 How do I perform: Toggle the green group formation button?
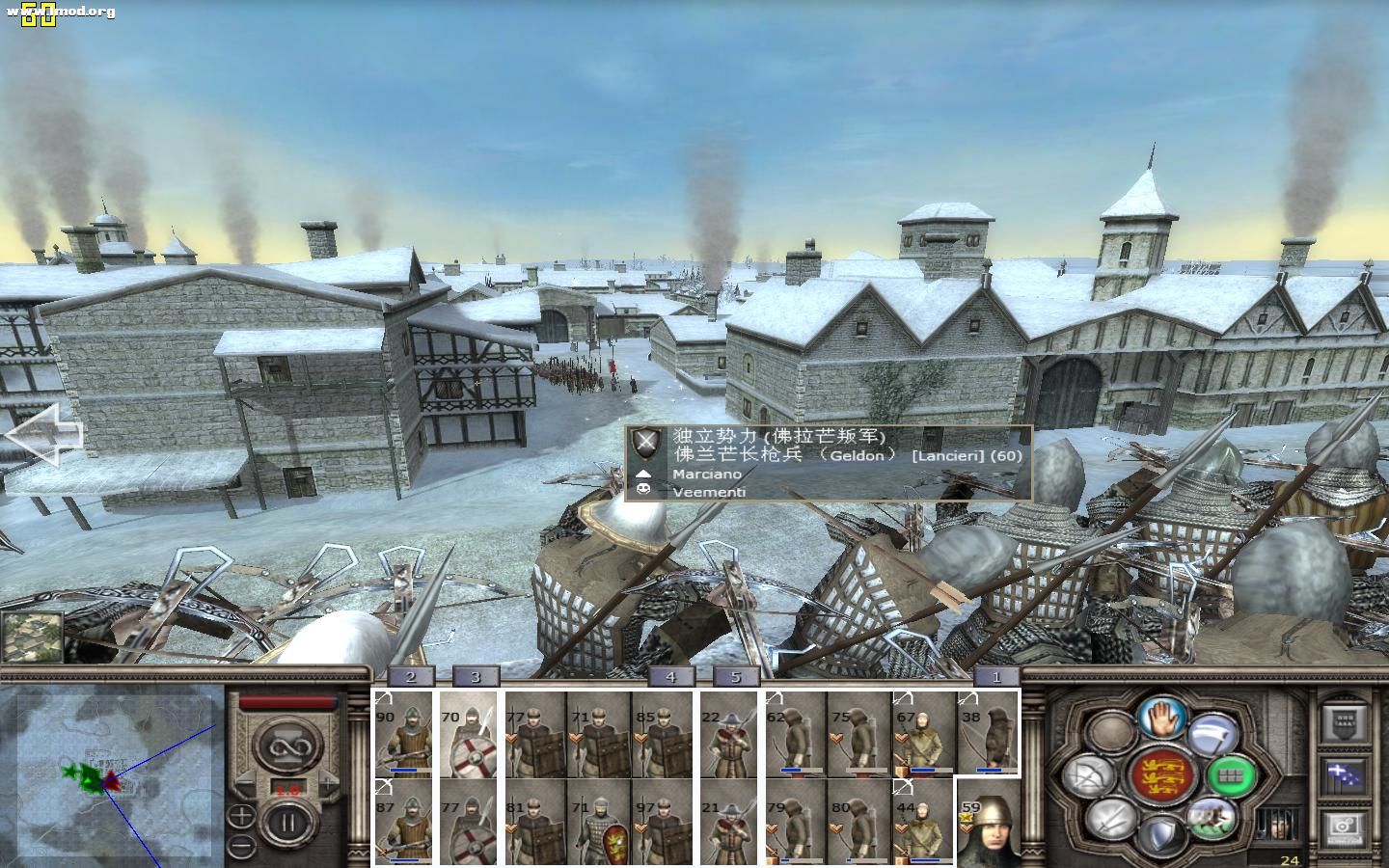1232,774
